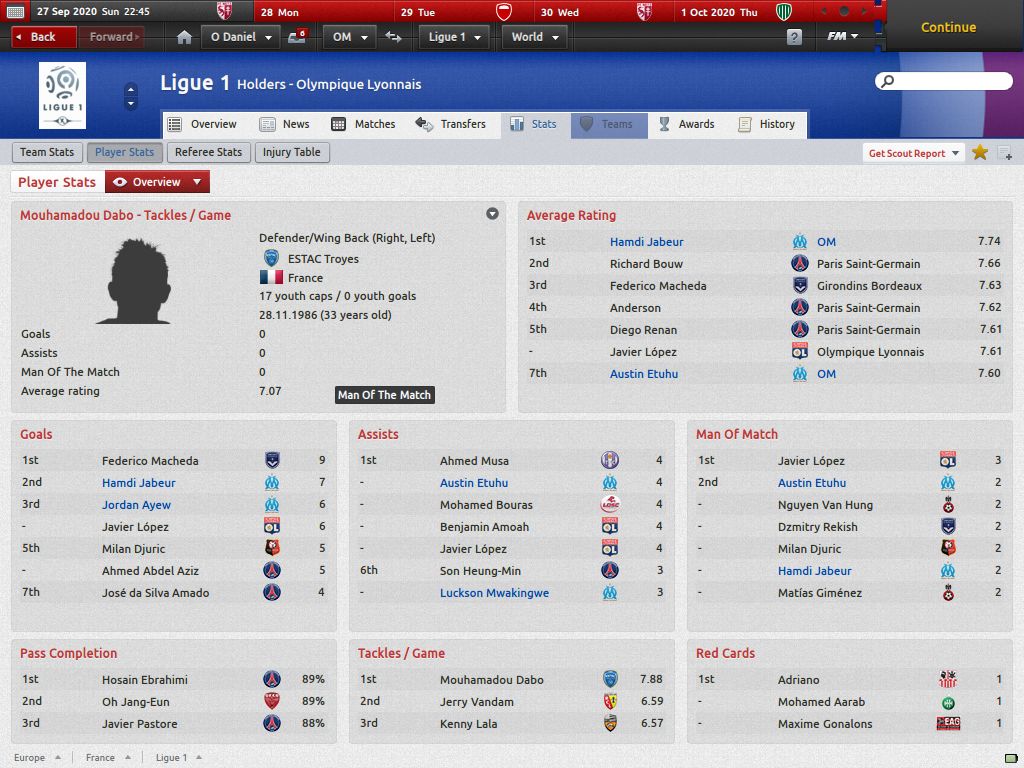Open the O Daniel manager dropdown
The image size is (1024, 768).
tap(241, 37)
